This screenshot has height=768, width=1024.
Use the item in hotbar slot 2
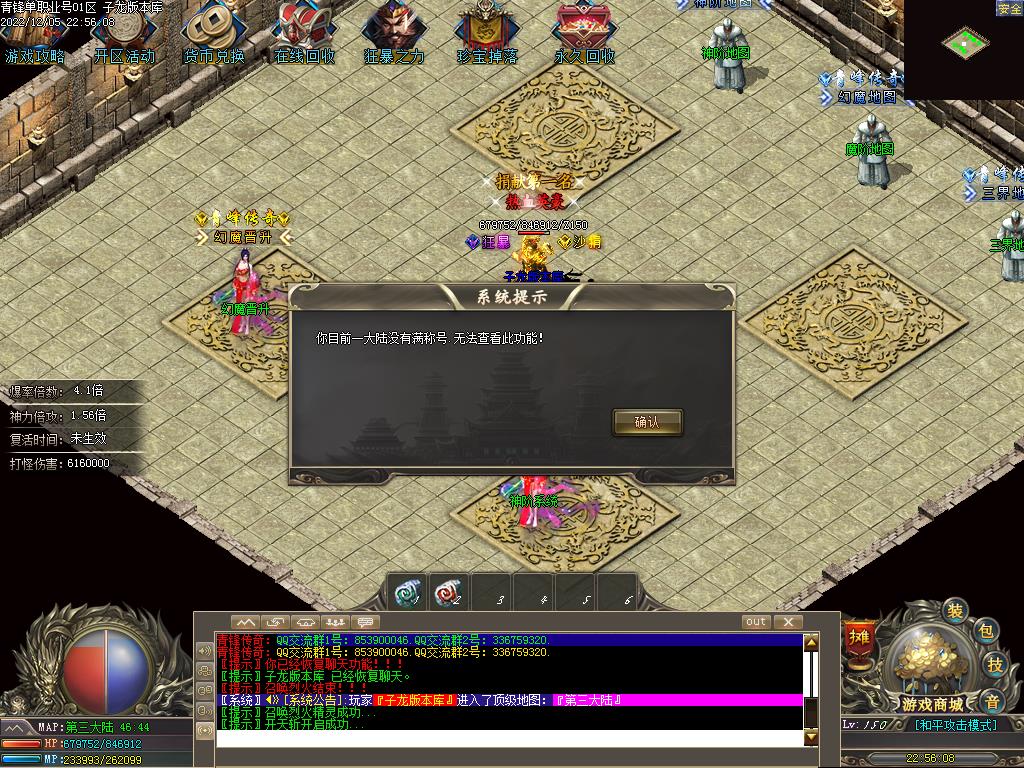point(449,592)
